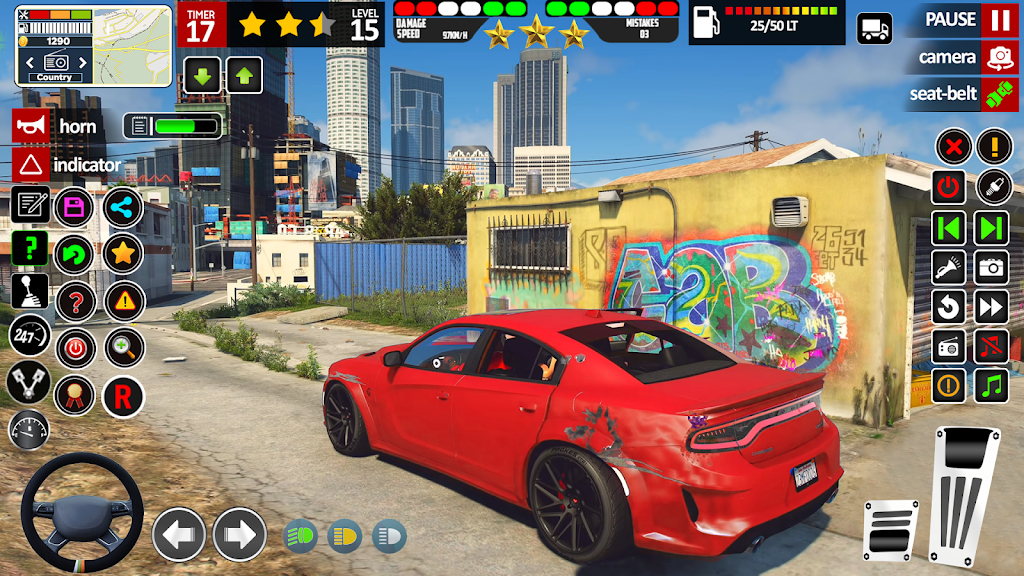Step on the accelerator pedal

point(964,495)
